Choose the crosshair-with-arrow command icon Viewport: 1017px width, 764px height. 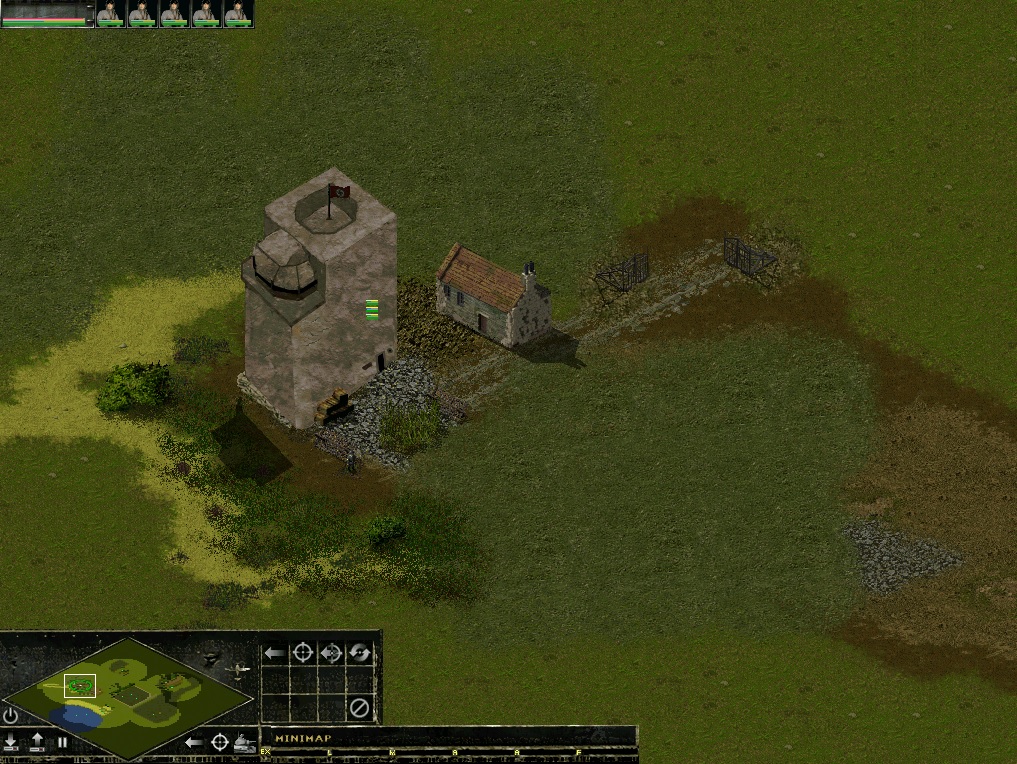(331, 653)
